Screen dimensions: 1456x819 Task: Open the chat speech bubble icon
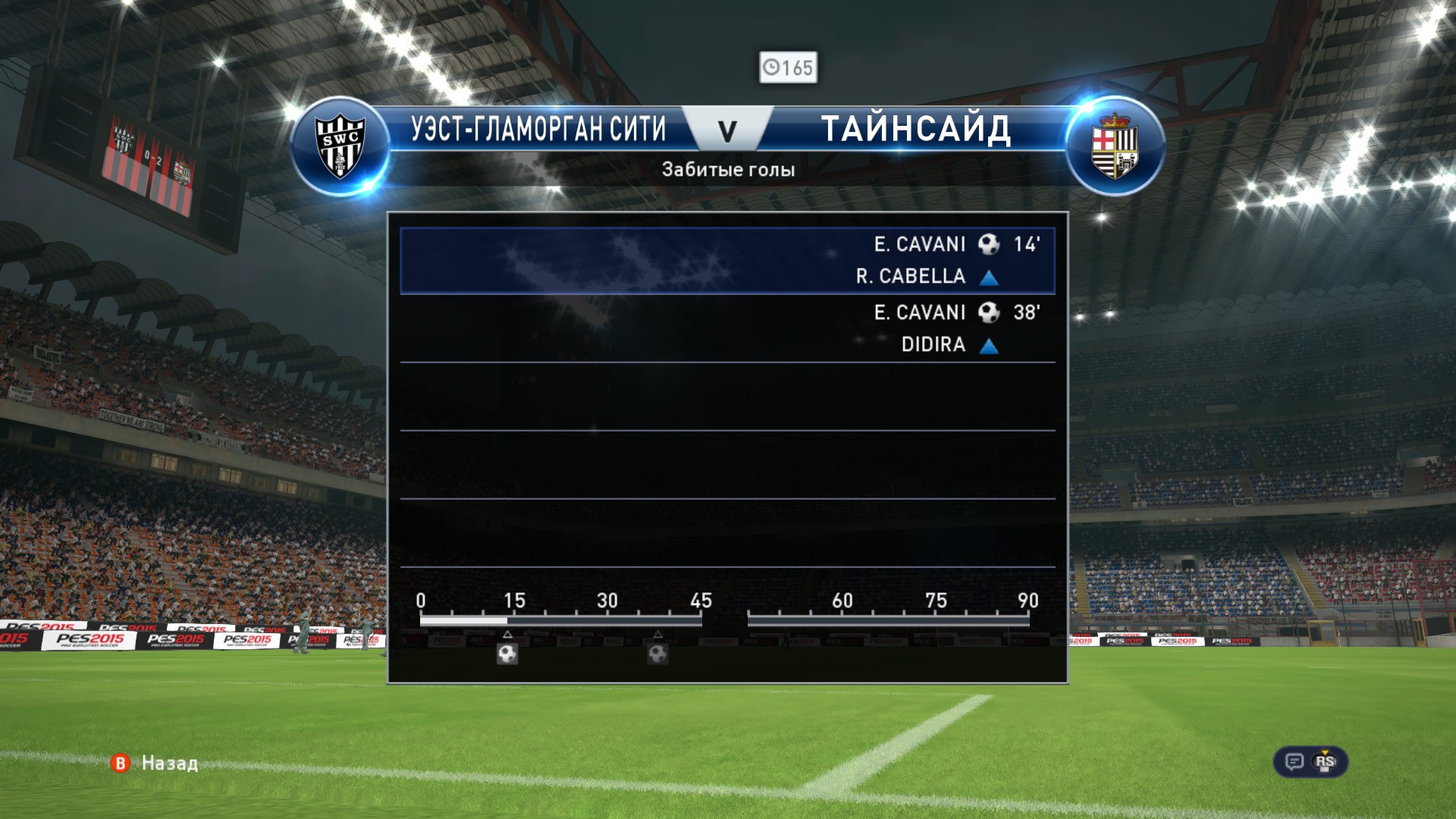[1294, 761]
